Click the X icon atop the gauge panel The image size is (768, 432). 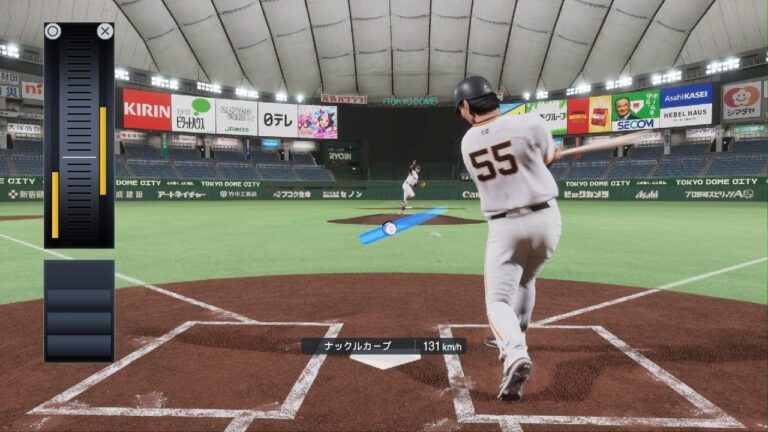point(105,31)
